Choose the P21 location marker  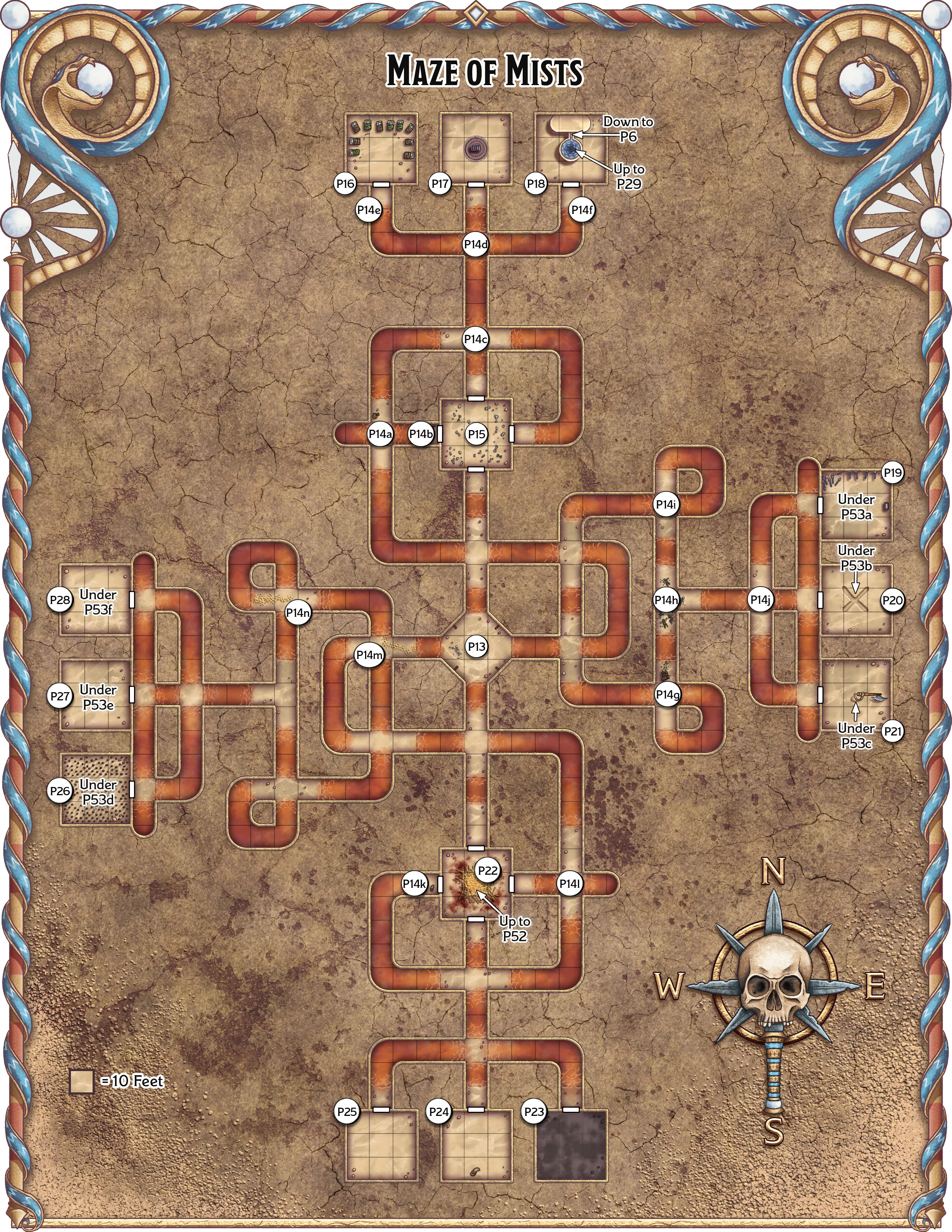(x=893, y=732)
